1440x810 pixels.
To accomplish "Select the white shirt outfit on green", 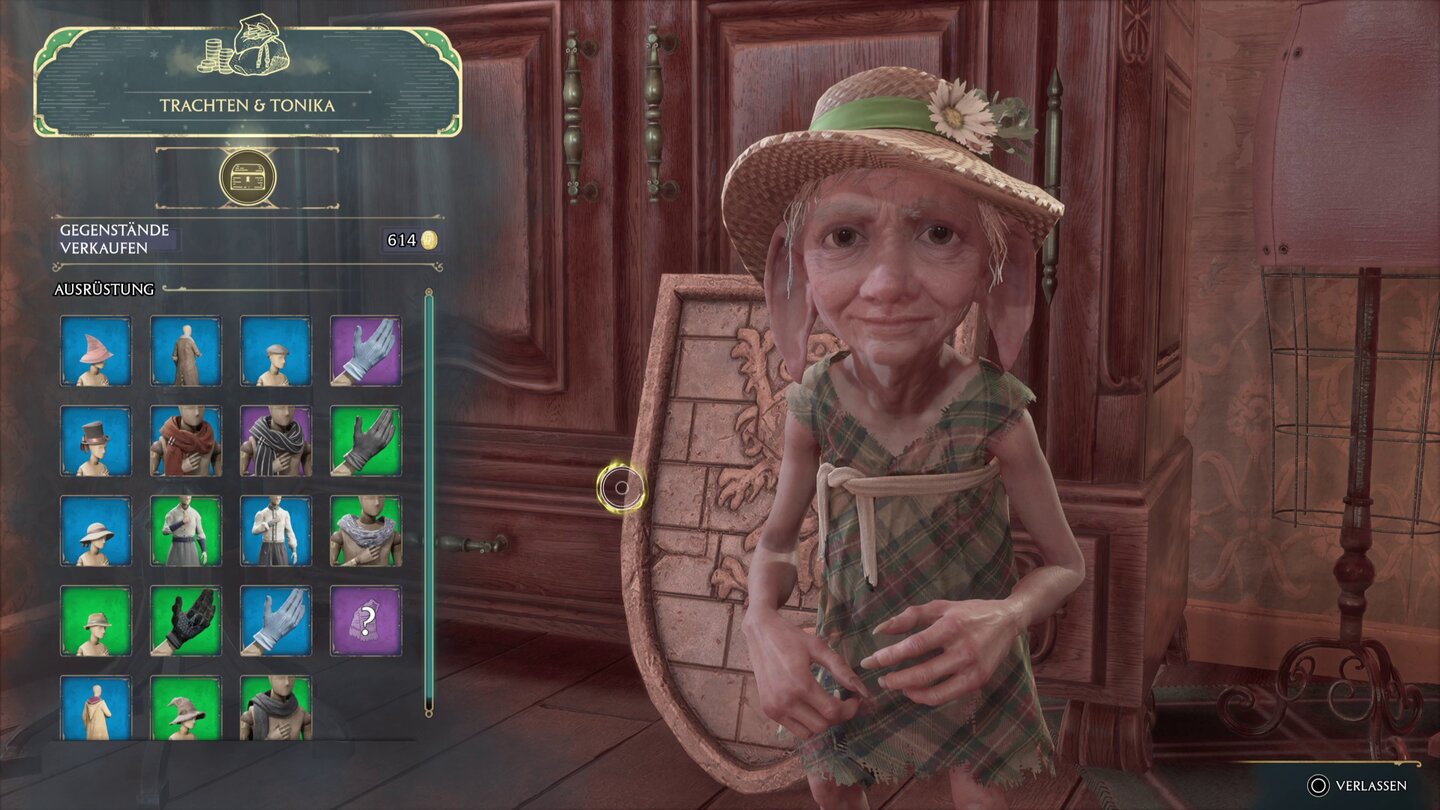I will [x=186, y=531].
